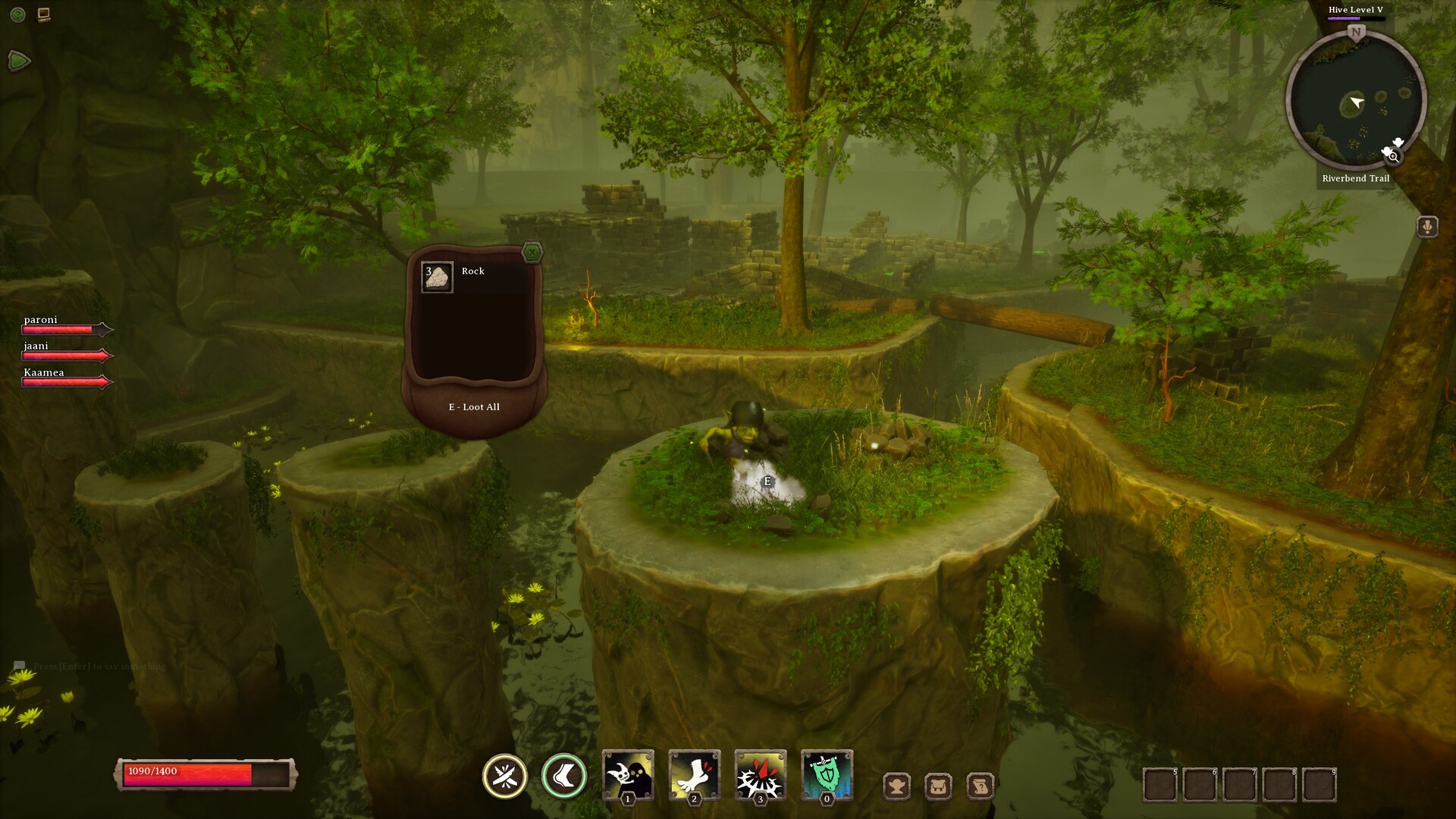Open the computer monitor menu icon
The width and height of the screenshot is (1456, 819).
tap(44, 14)
